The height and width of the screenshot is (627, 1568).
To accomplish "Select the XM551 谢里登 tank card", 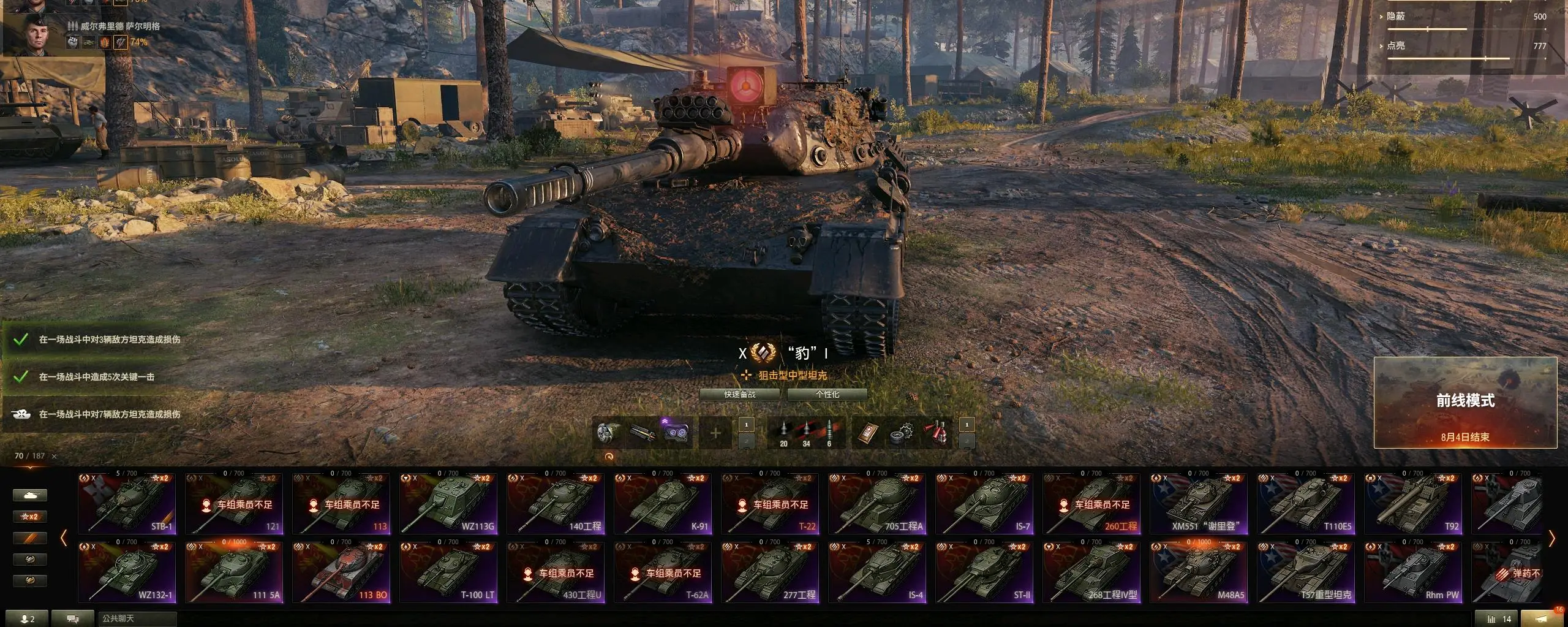I will [1199, 503].
